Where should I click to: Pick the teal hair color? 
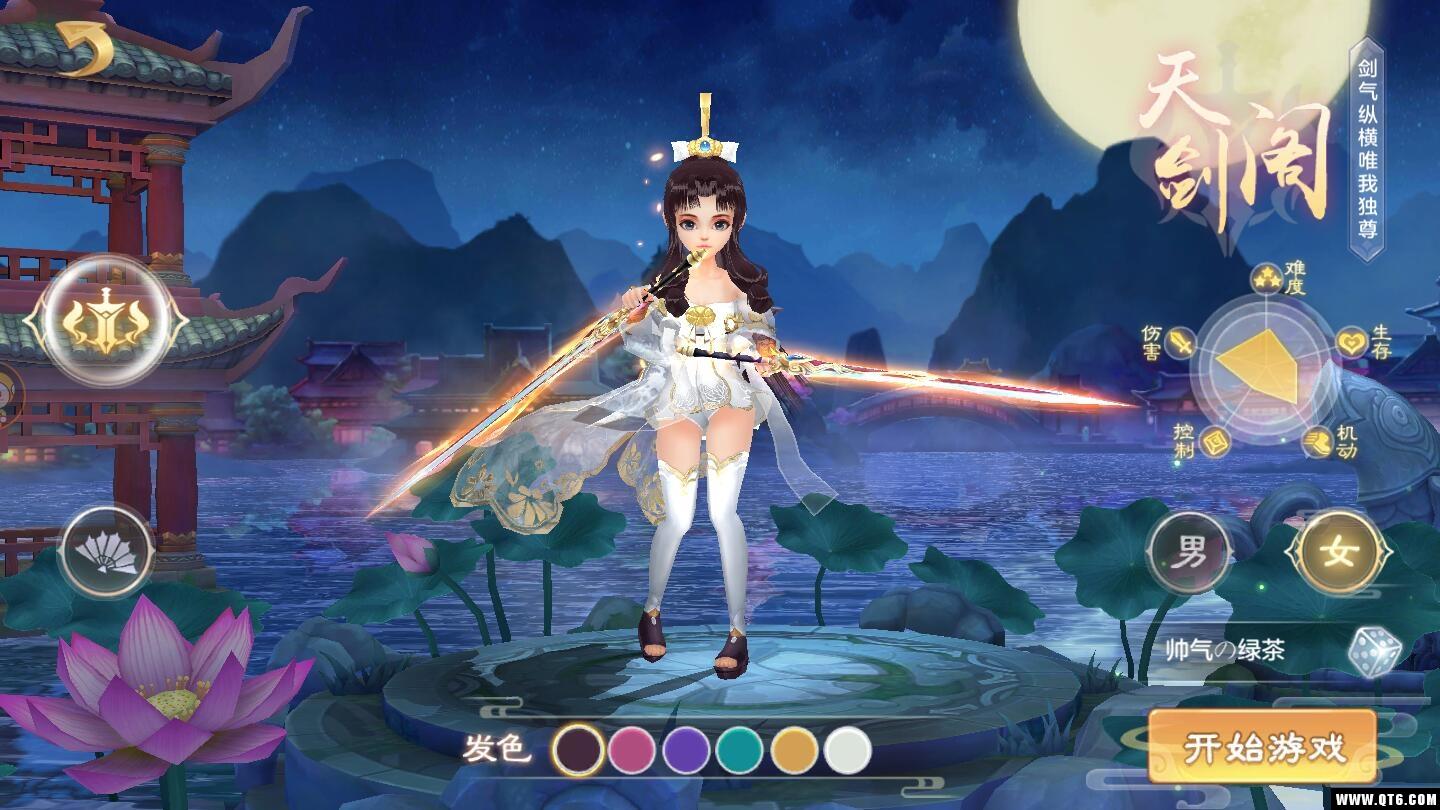[x=740, y=750]
